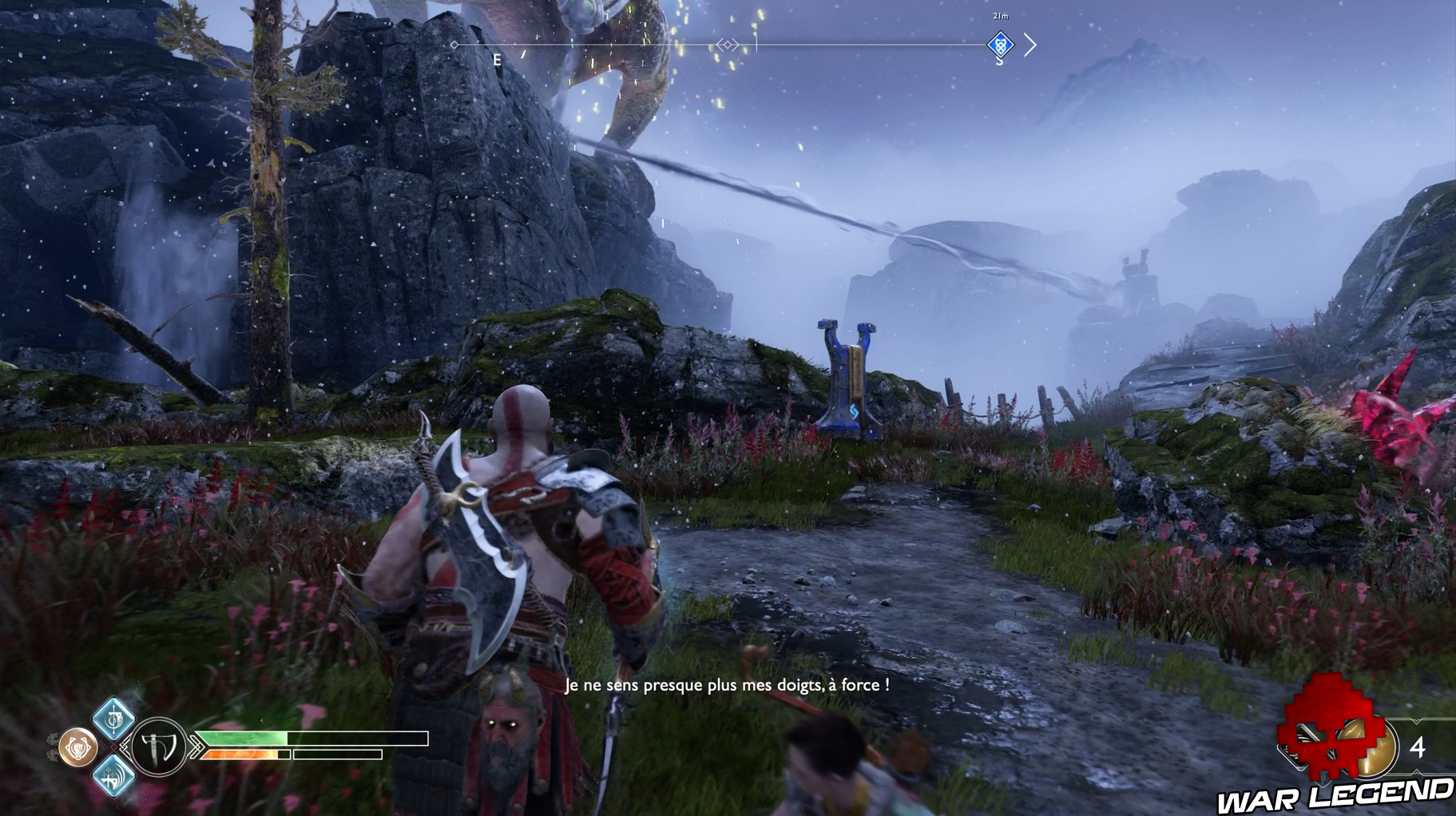
Task: Click the item counter showing 4
Action: coord(1418,746)
